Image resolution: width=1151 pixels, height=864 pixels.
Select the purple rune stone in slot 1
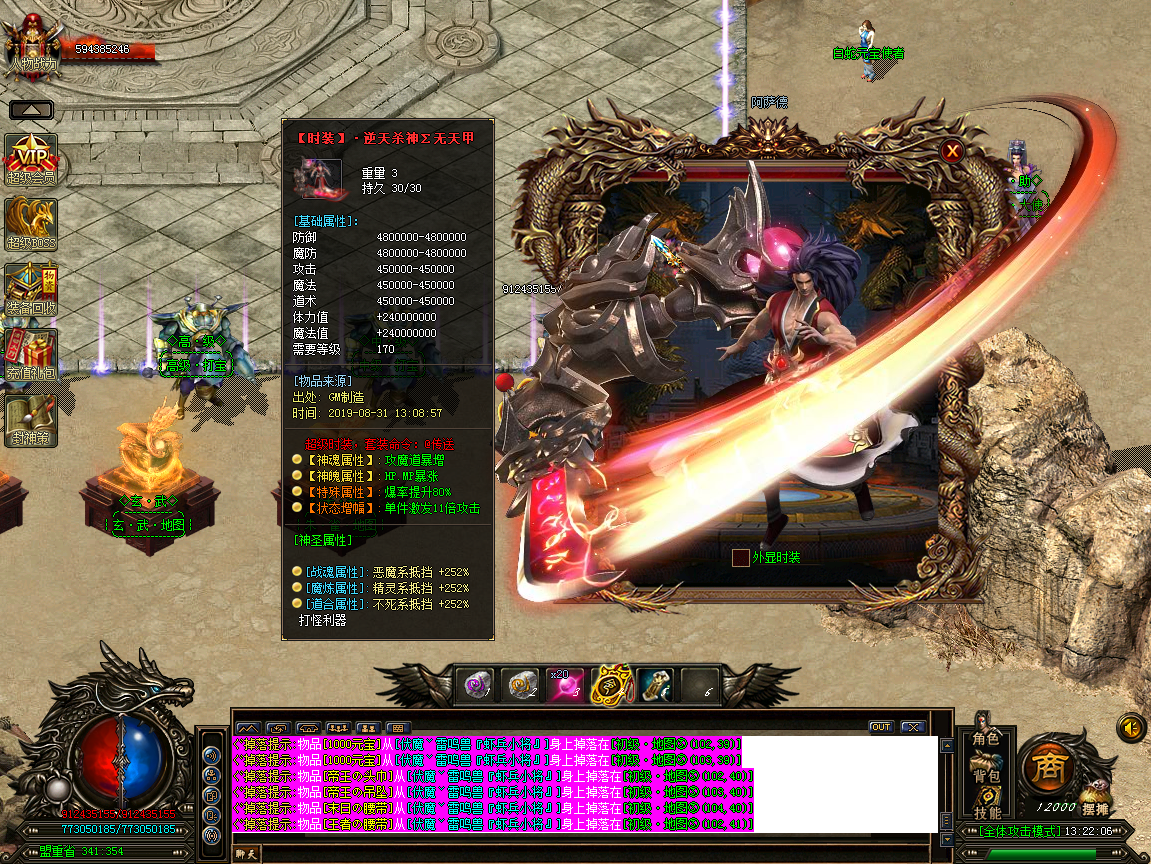pyautogui.click(x=476, y=684)
